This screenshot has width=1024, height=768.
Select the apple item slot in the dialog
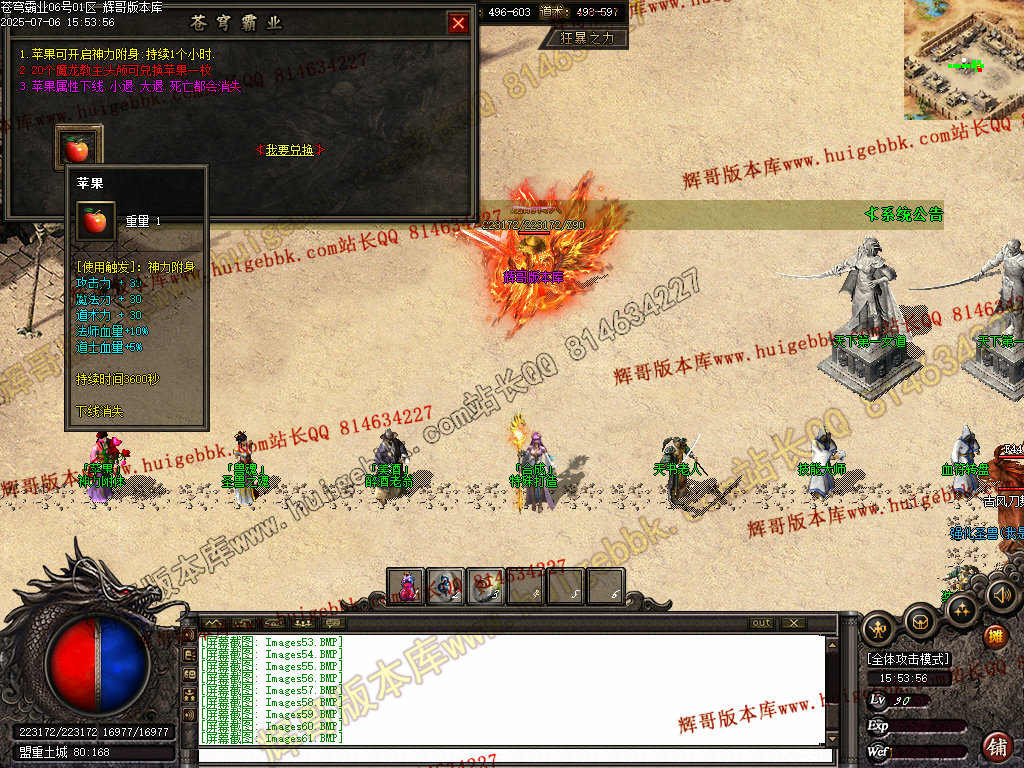(77, 149)
